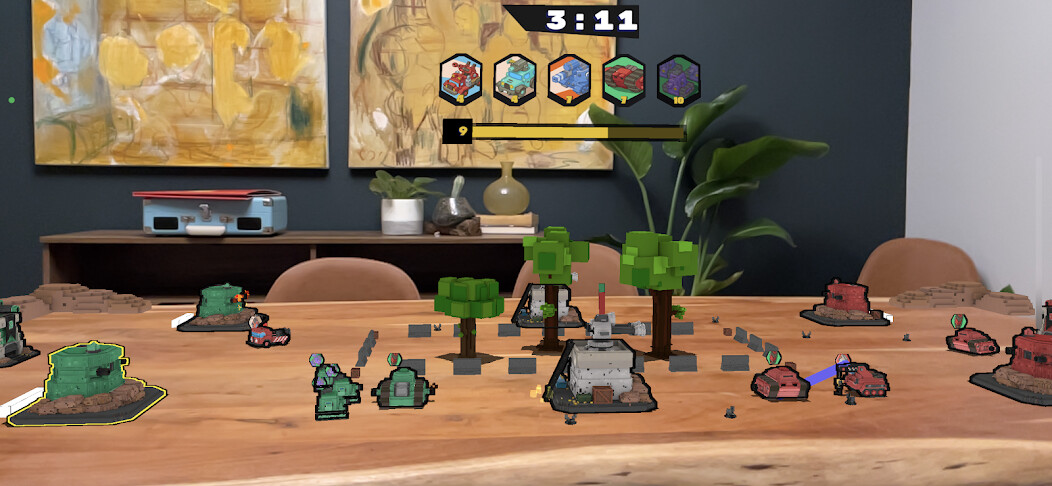The image size is (1052, 486).
Task: Select the red heavy tank card
Action: [624, 78]
